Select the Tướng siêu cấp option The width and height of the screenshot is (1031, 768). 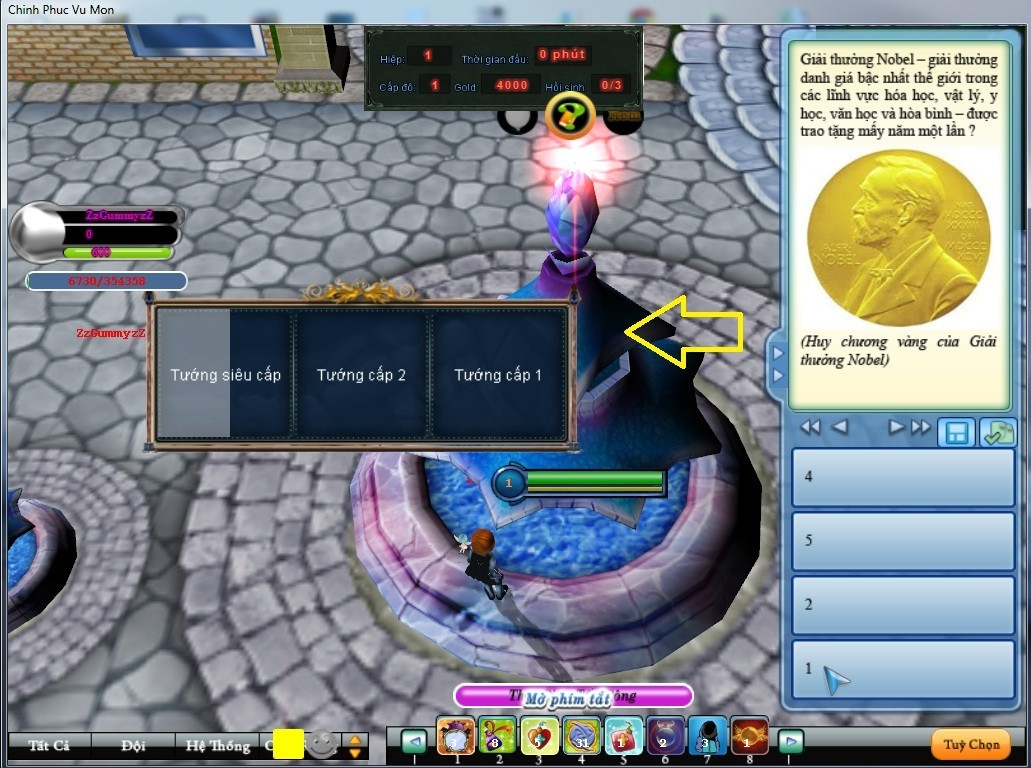[x=225, y=375]
